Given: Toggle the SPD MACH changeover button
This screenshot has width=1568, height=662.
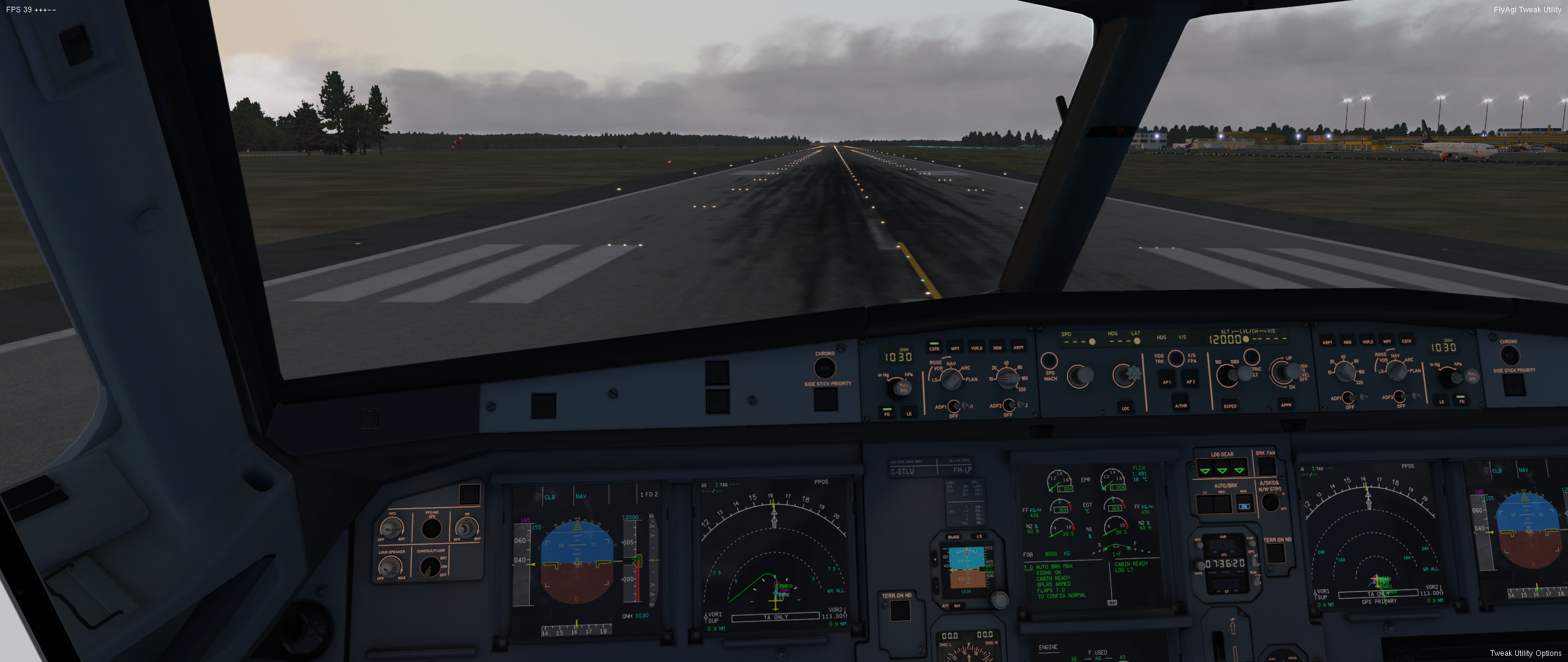Looking at the screenshot, I should click(1049, 360).
